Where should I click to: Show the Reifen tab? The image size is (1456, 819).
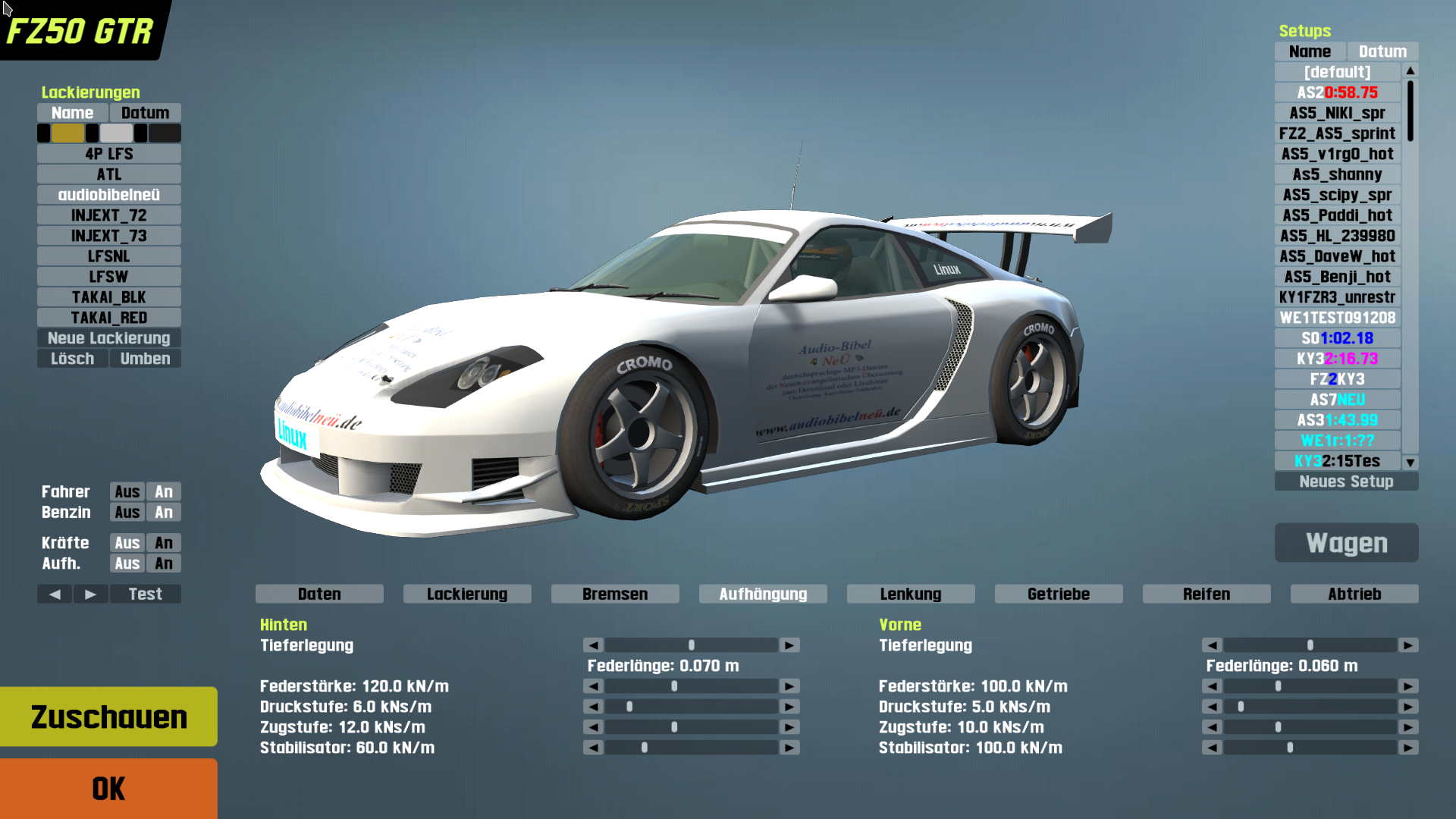1206,594
